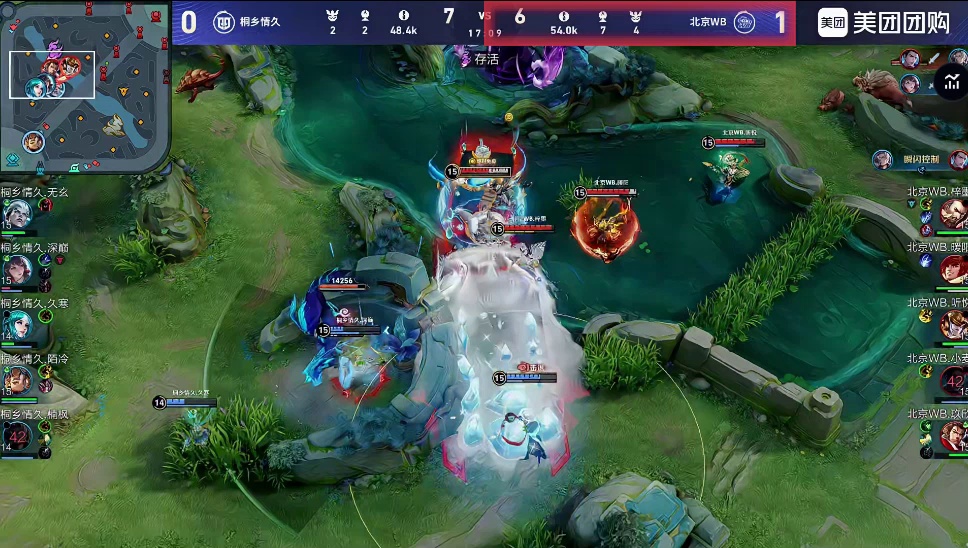Open the 美团团购 sponsor banner

coord(884,22)
